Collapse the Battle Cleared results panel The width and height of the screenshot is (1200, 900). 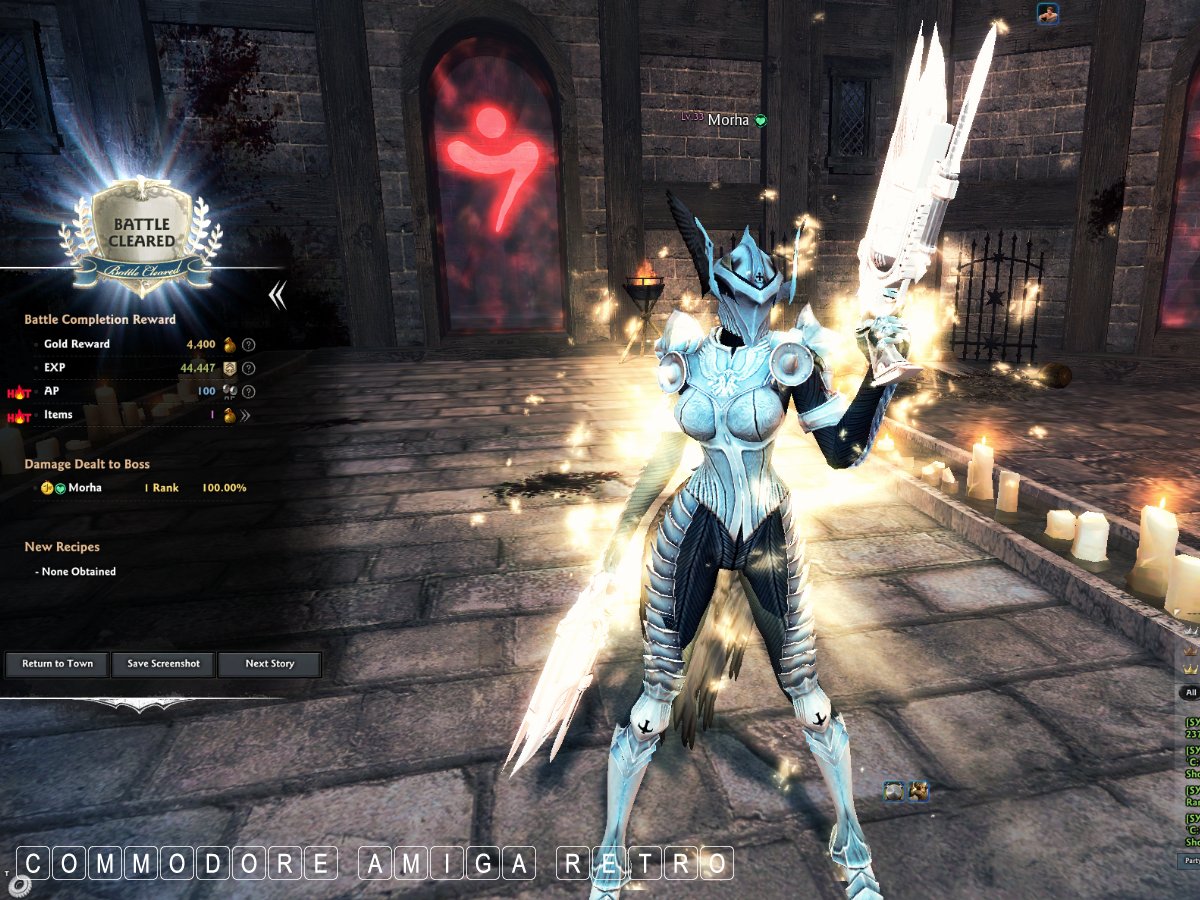pyautogui.click(x=278, y=294)
